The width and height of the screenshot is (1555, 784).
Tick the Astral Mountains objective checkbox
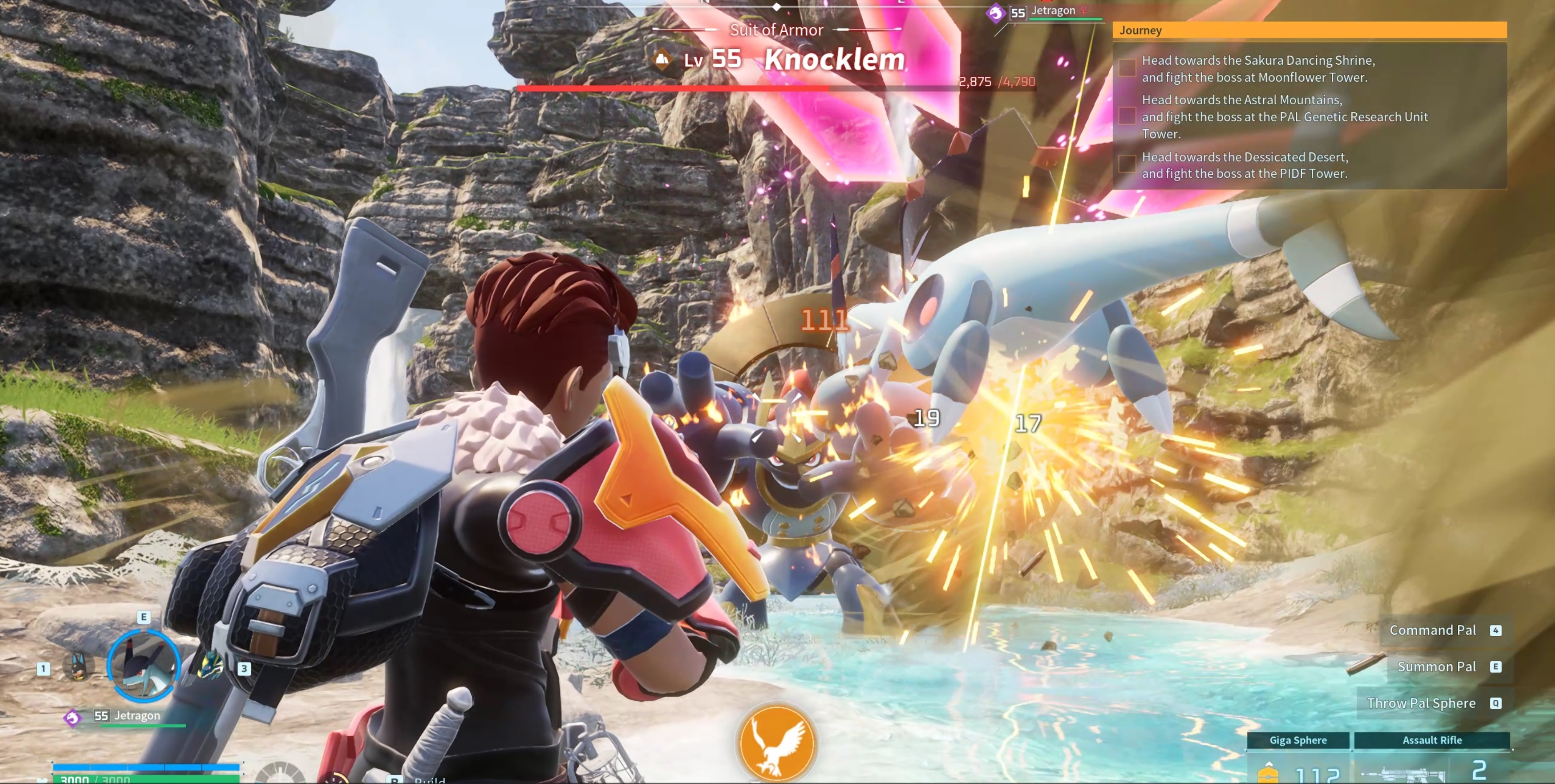1126,116
